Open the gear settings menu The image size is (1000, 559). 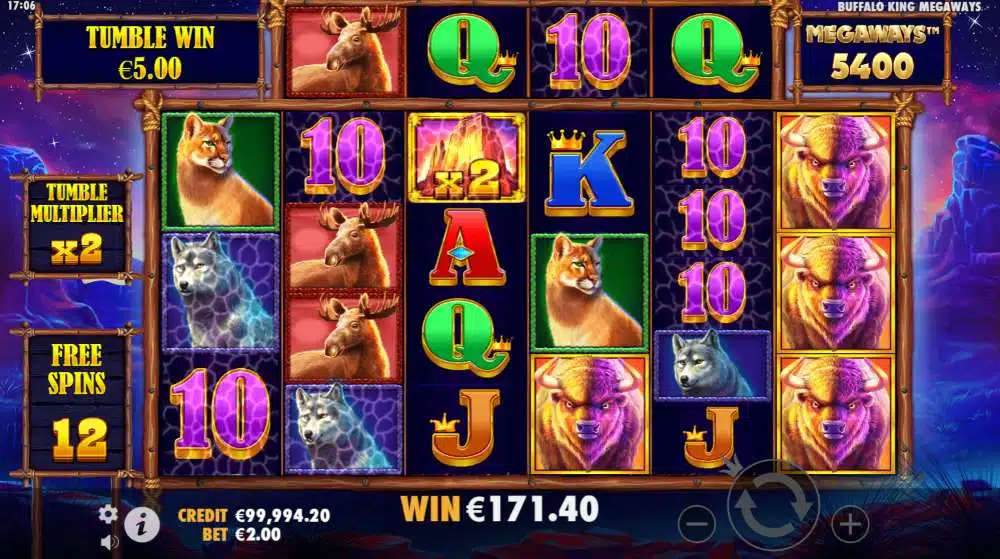109,514
